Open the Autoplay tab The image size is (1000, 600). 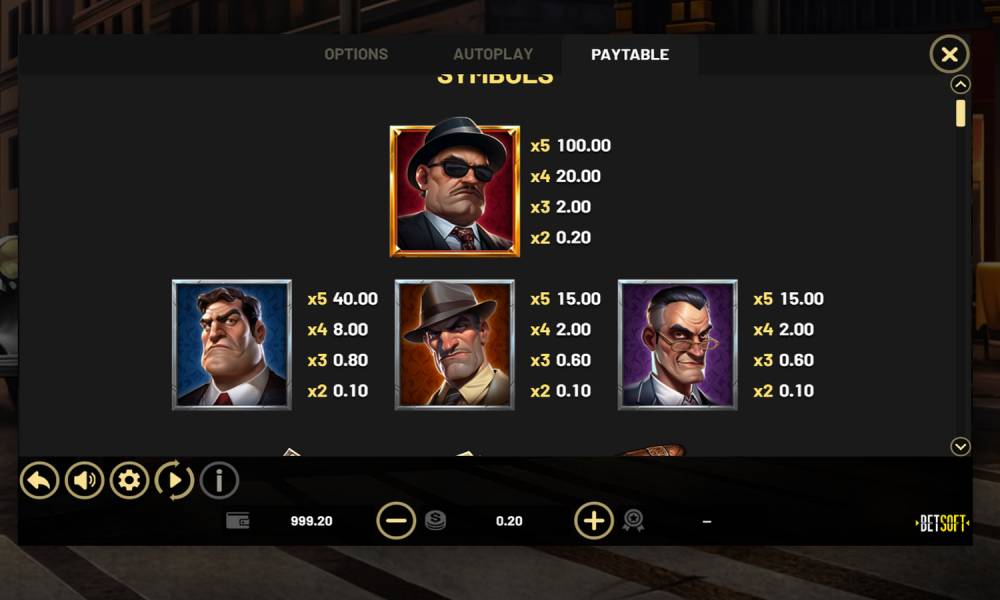tap(493, 54)
